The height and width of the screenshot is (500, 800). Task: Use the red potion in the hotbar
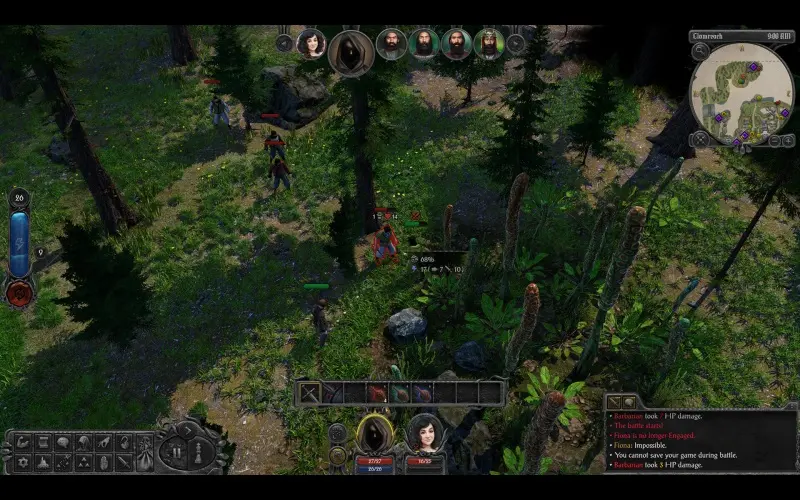pyautogui.click(x=377, y=393)
